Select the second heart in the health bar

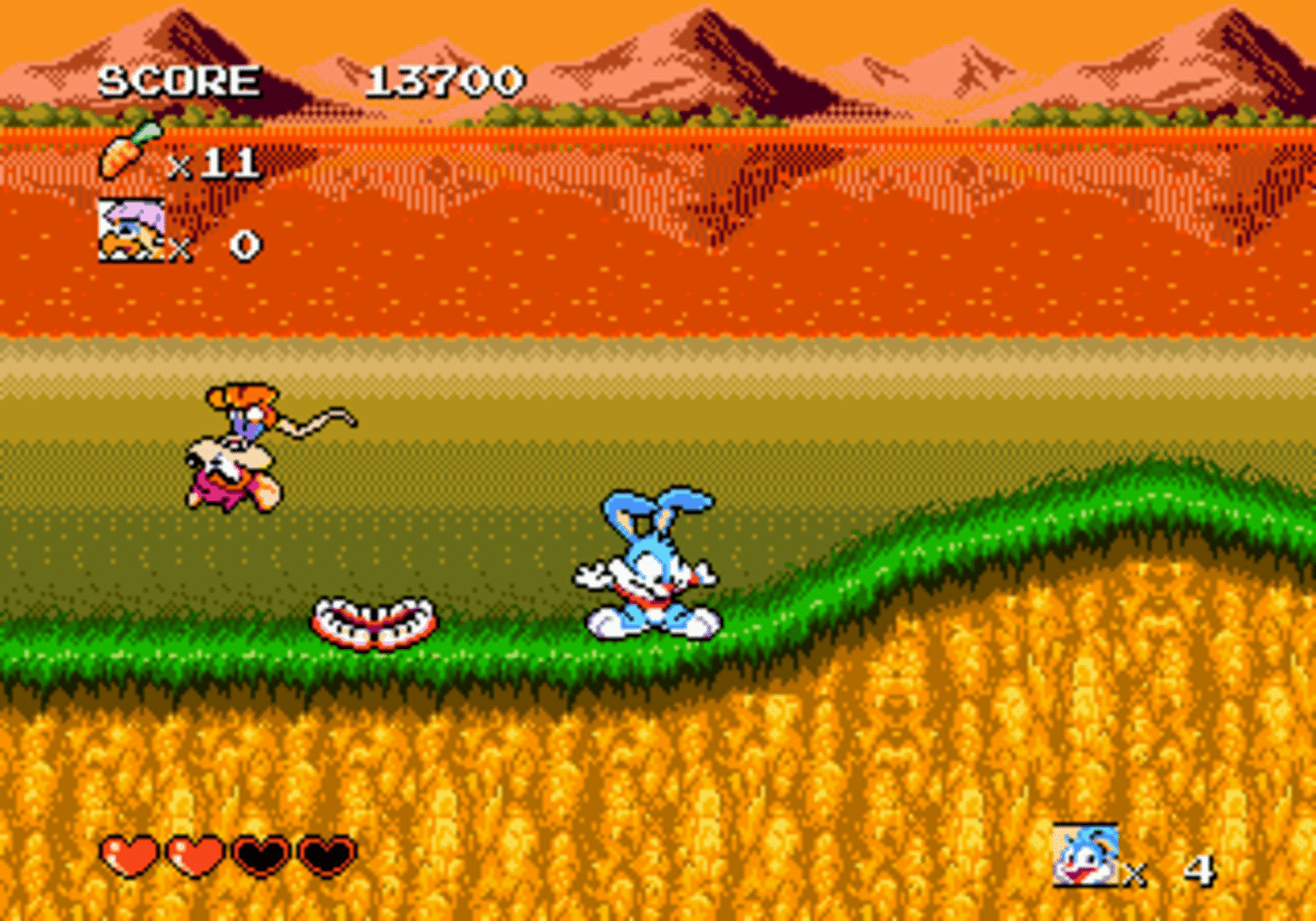(194, 857)
